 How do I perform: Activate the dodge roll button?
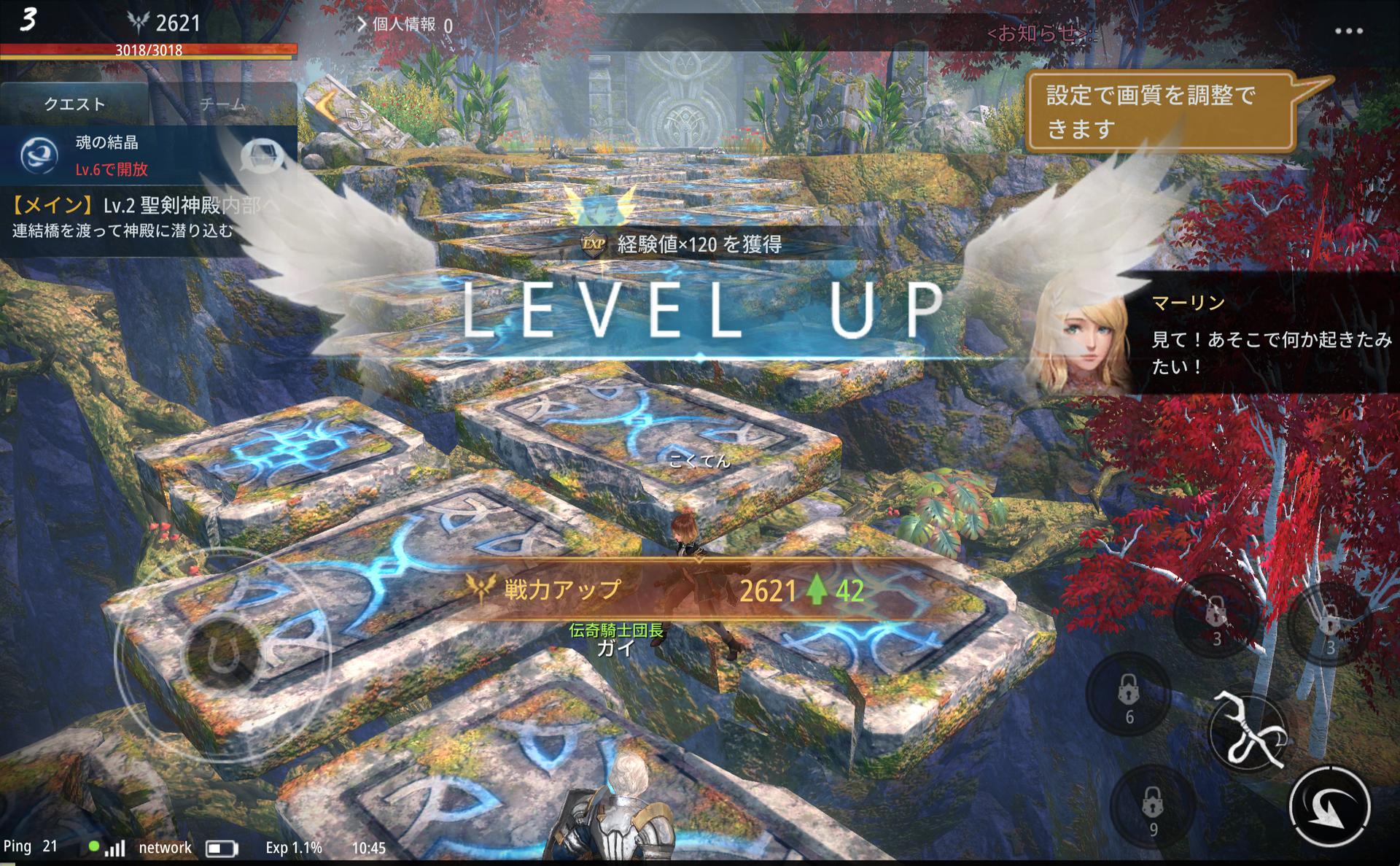(1329, 807)
